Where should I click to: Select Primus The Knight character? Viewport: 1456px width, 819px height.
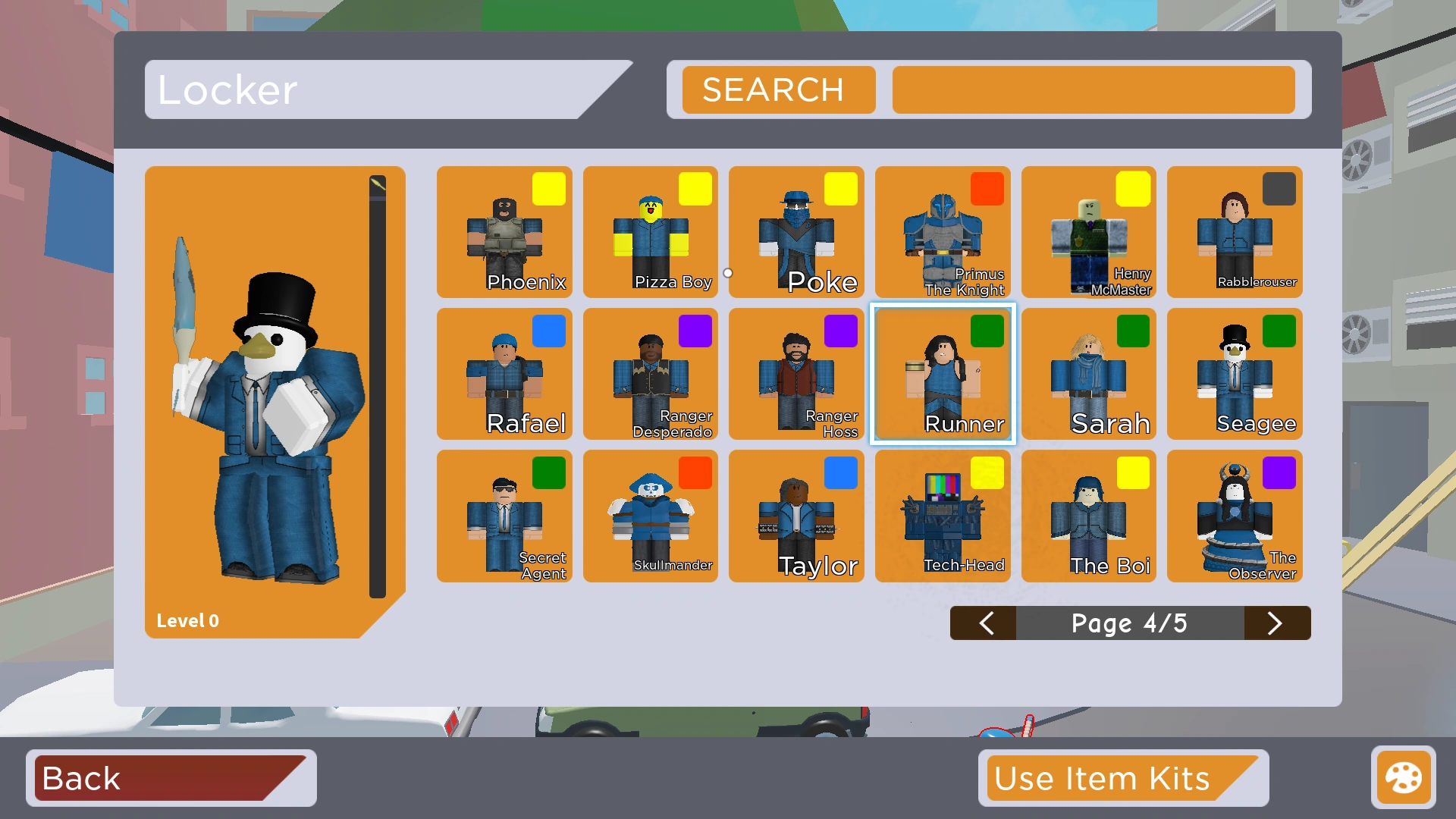pyautogui.click(x=942, y=235)
